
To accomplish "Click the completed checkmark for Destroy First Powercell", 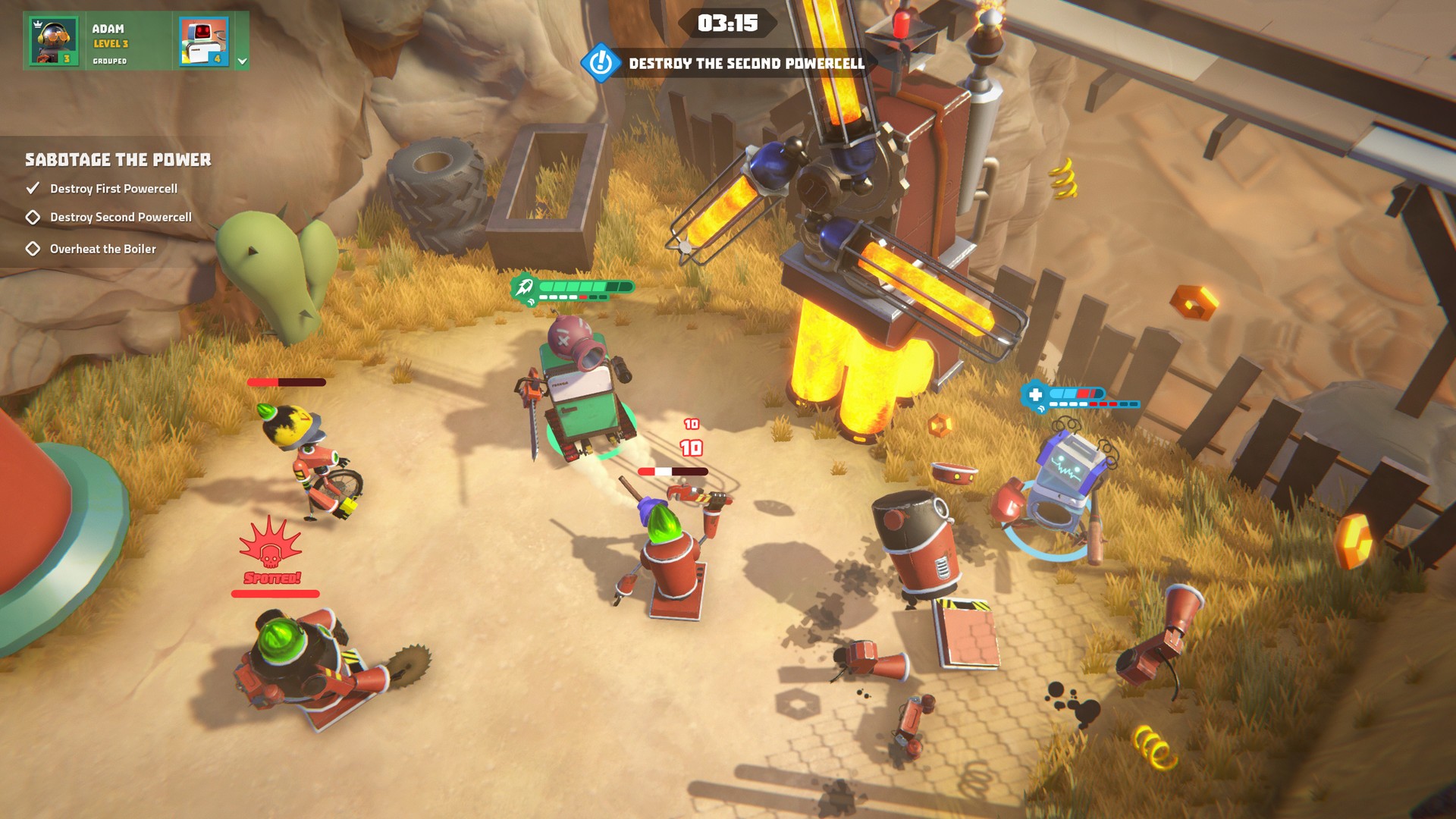I will tap(32, 187).
